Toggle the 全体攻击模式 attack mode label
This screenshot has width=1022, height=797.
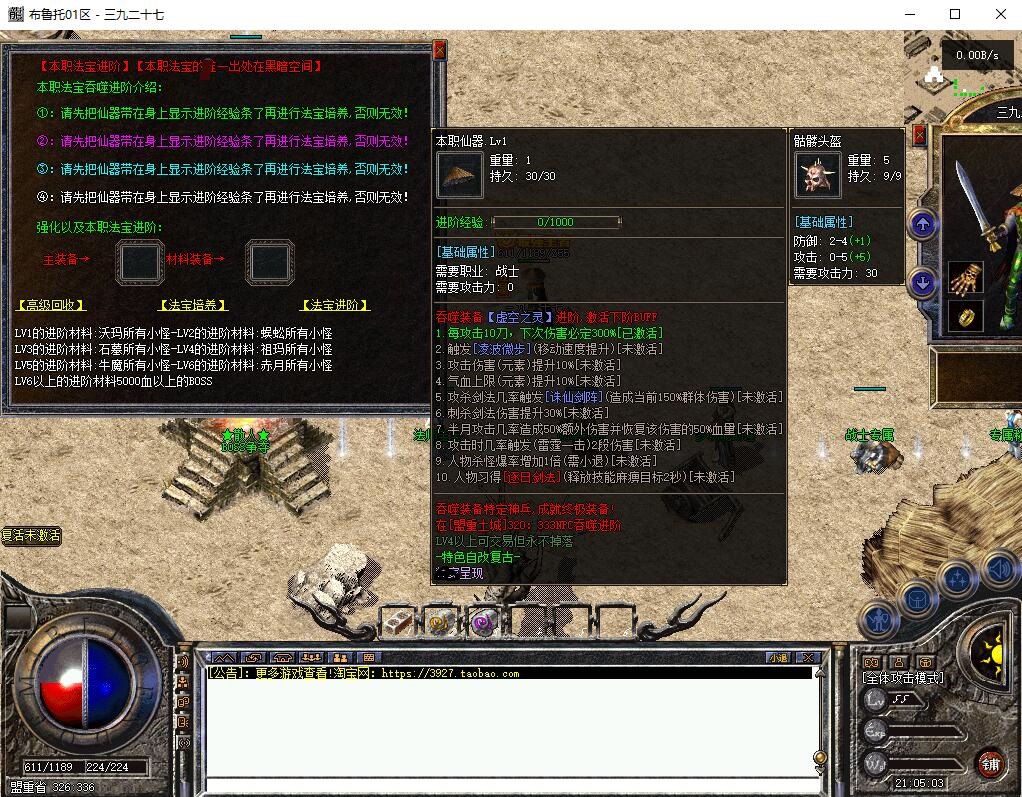pos(903,677)
